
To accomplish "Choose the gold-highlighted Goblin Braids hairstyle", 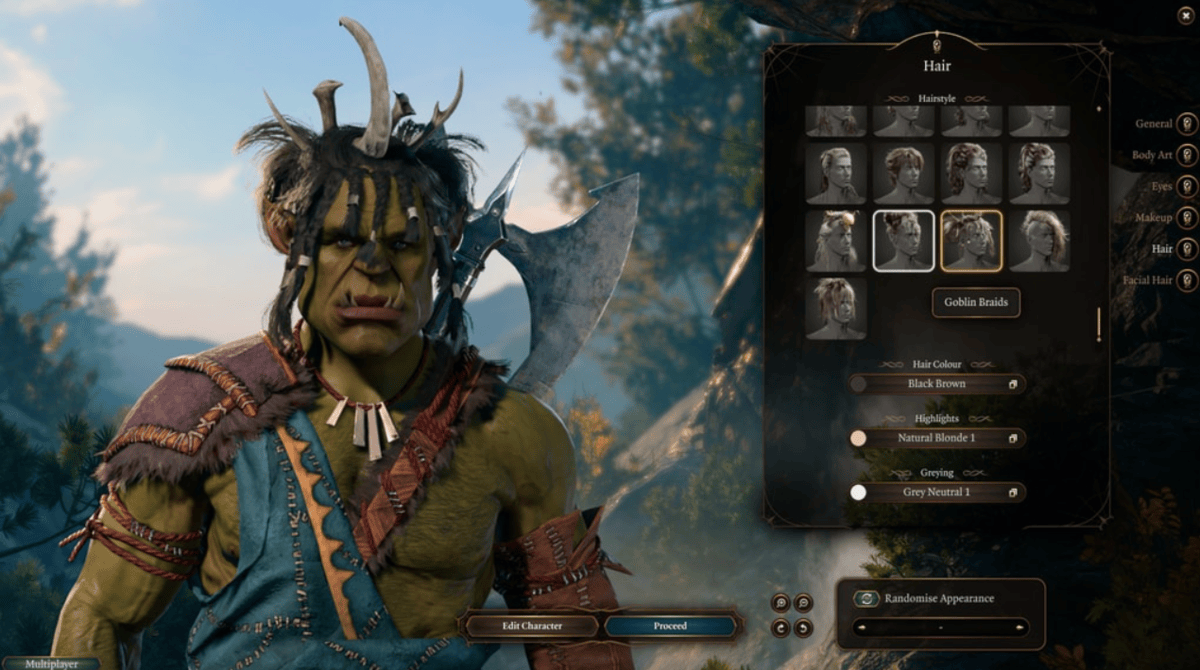I will point(971,240).
